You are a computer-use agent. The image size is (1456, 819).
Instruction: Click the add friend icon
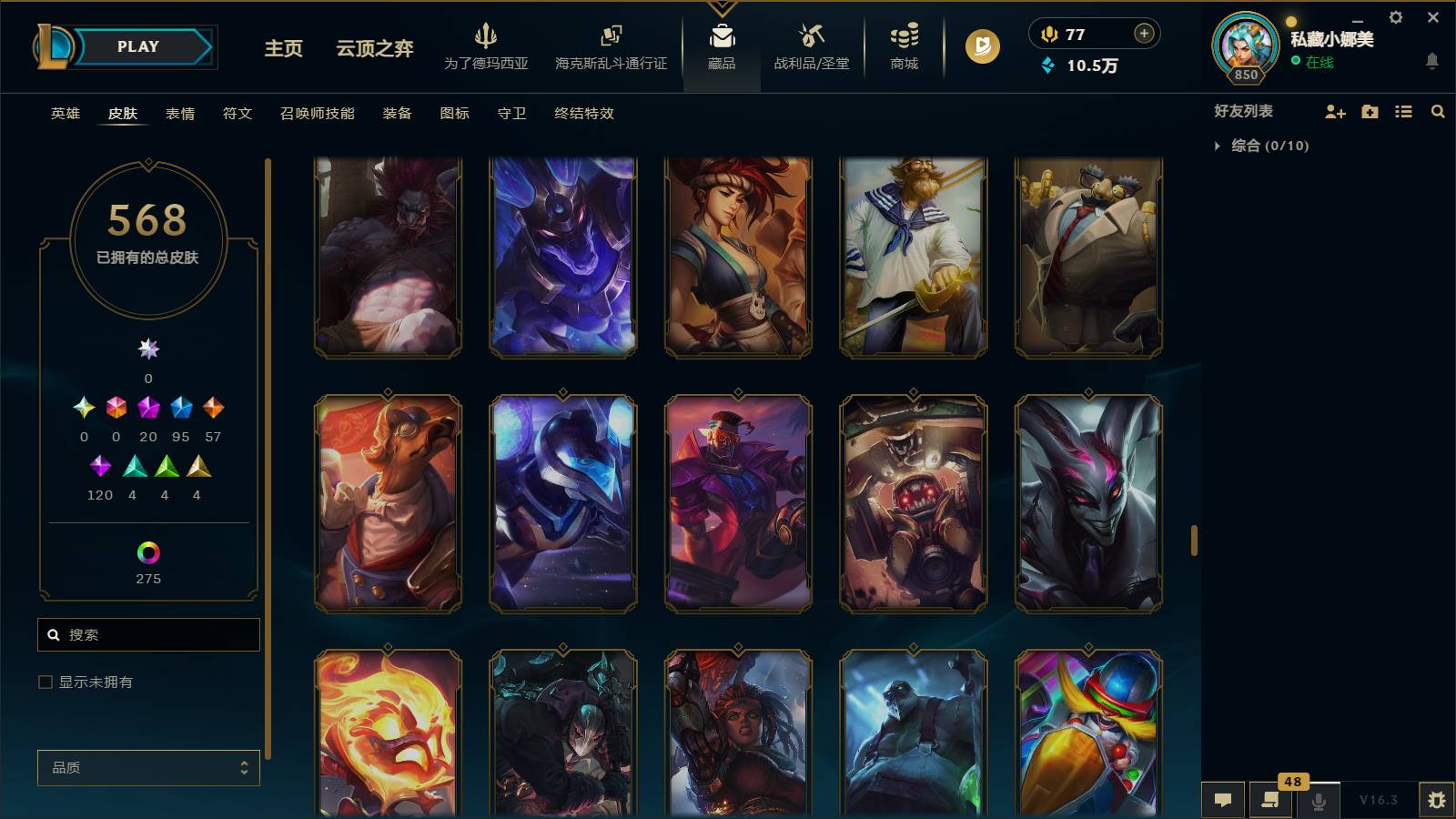(1334, 112)
